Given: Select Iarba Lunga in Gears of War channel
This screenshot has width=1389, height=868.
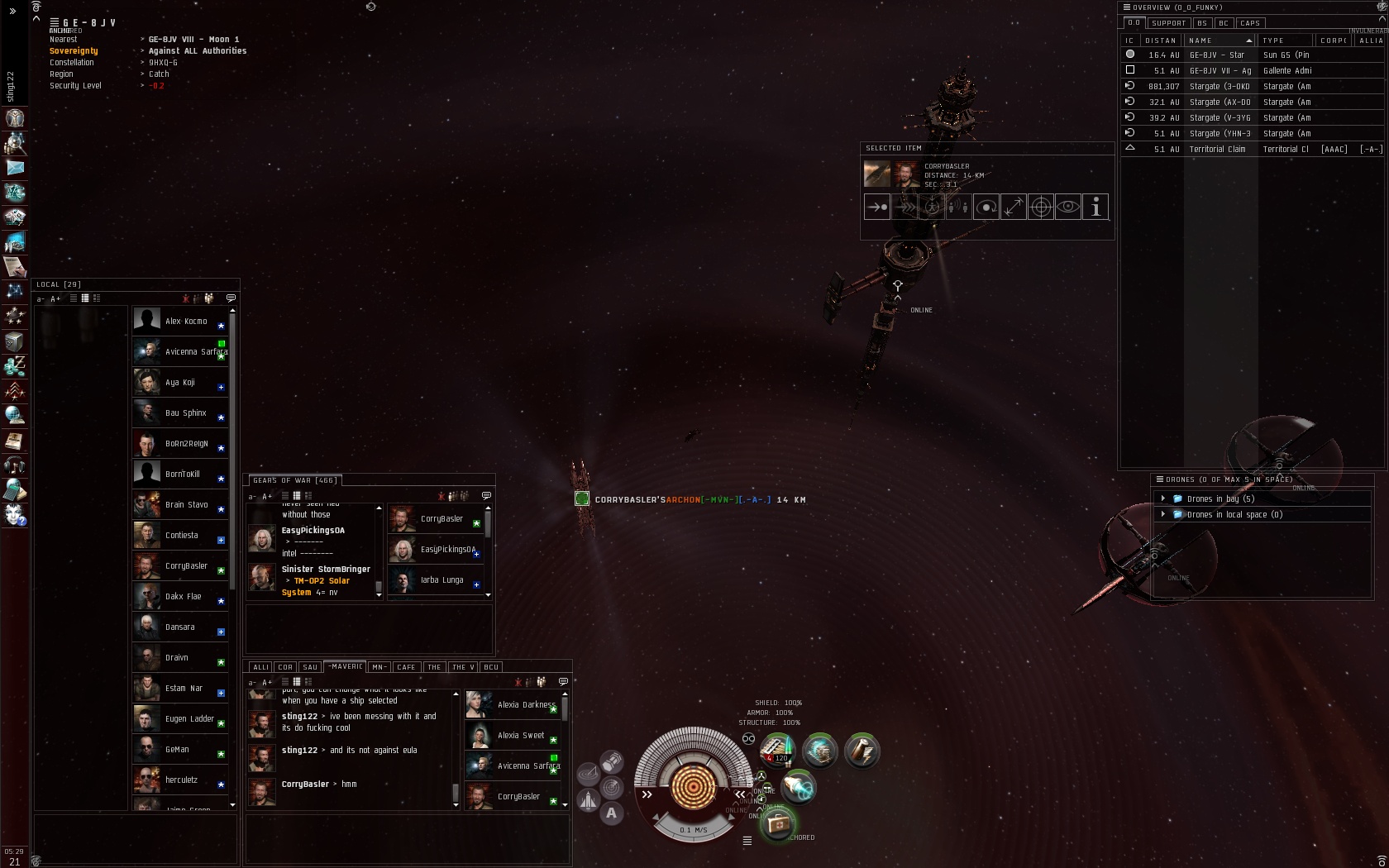Looking at the screenshot, I should click(x=442, y=580).
